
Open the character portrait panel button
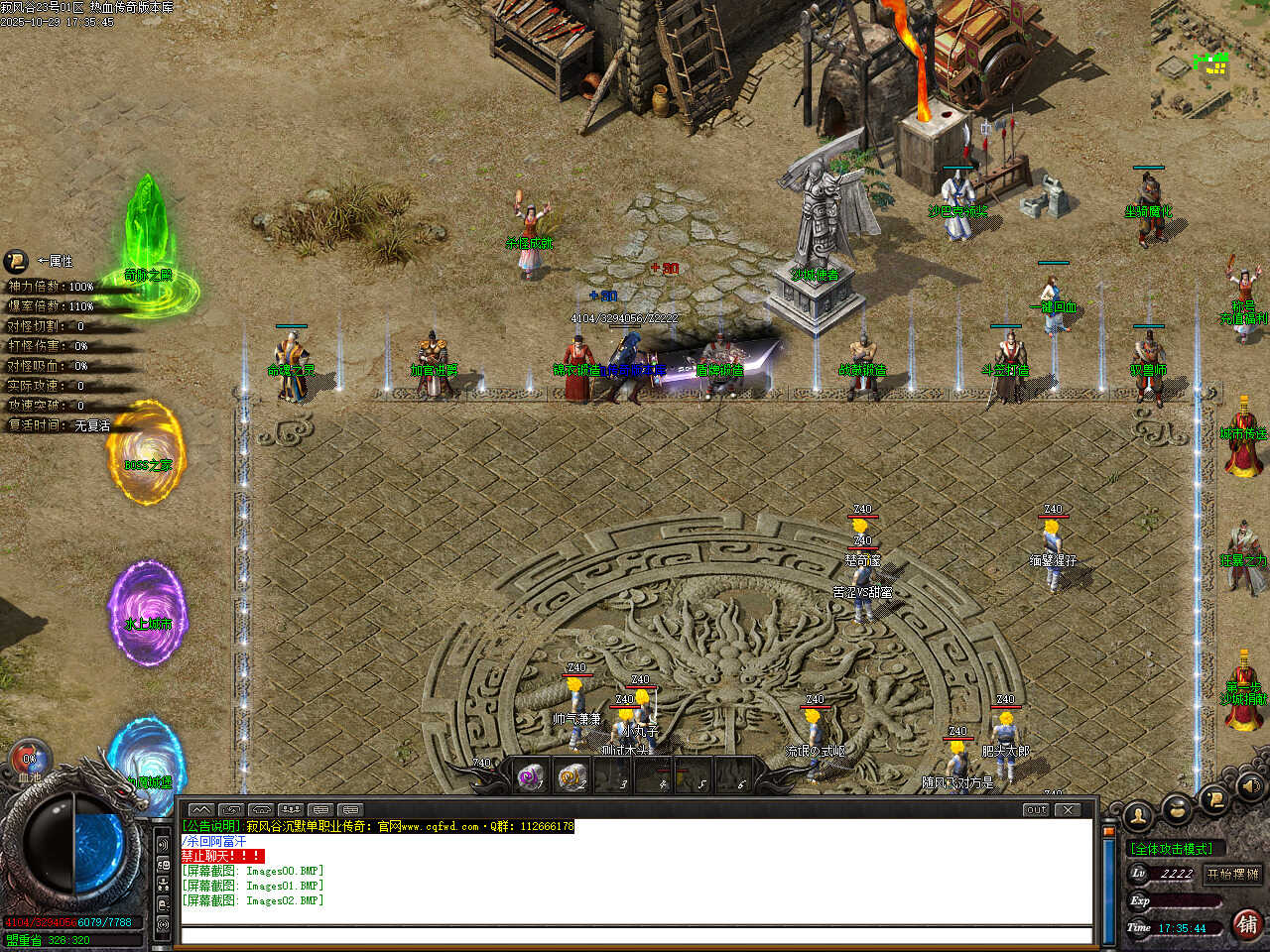(1138, 816)
